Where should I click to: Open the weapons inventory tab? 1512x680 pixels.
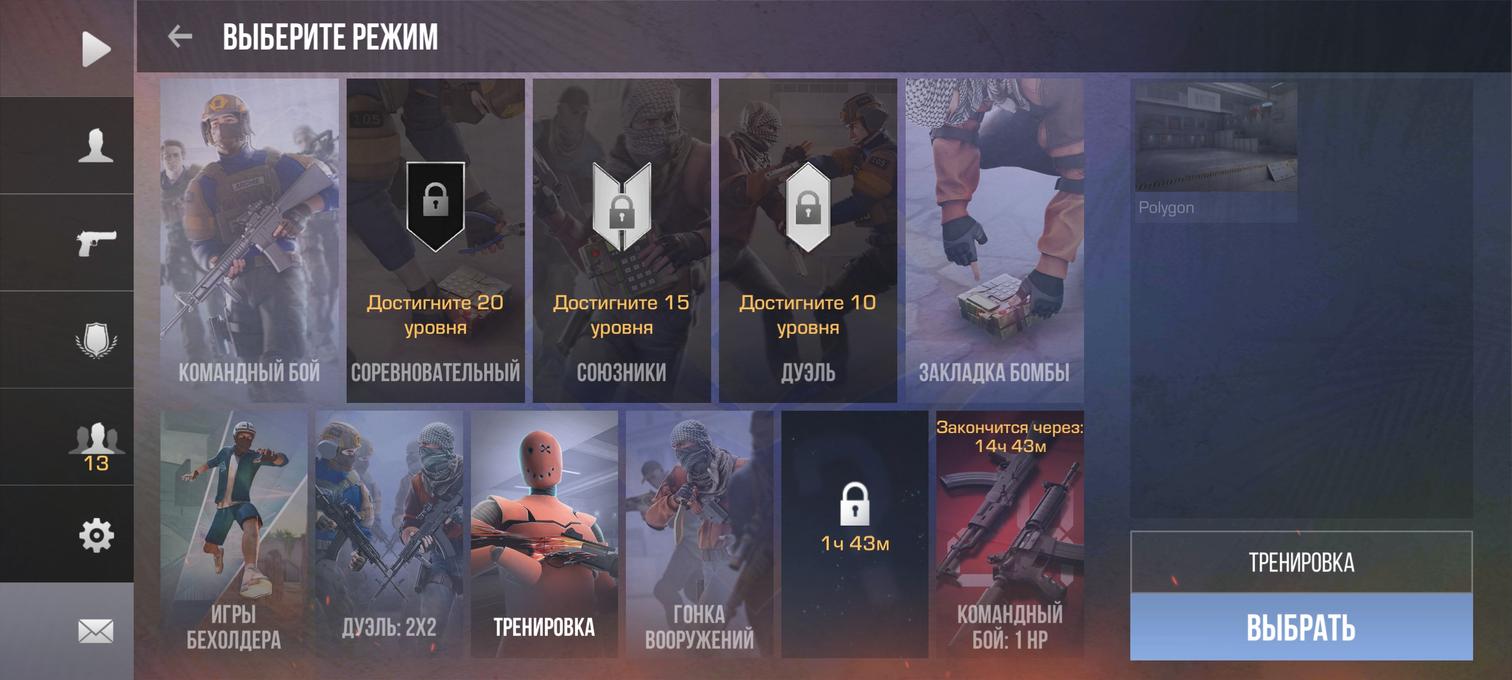[96, 243]
